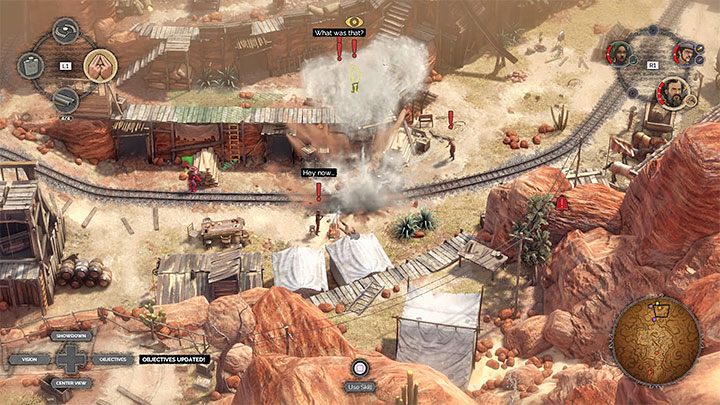Open the Objectives list

pyautogui.click(x=112, y=358)
